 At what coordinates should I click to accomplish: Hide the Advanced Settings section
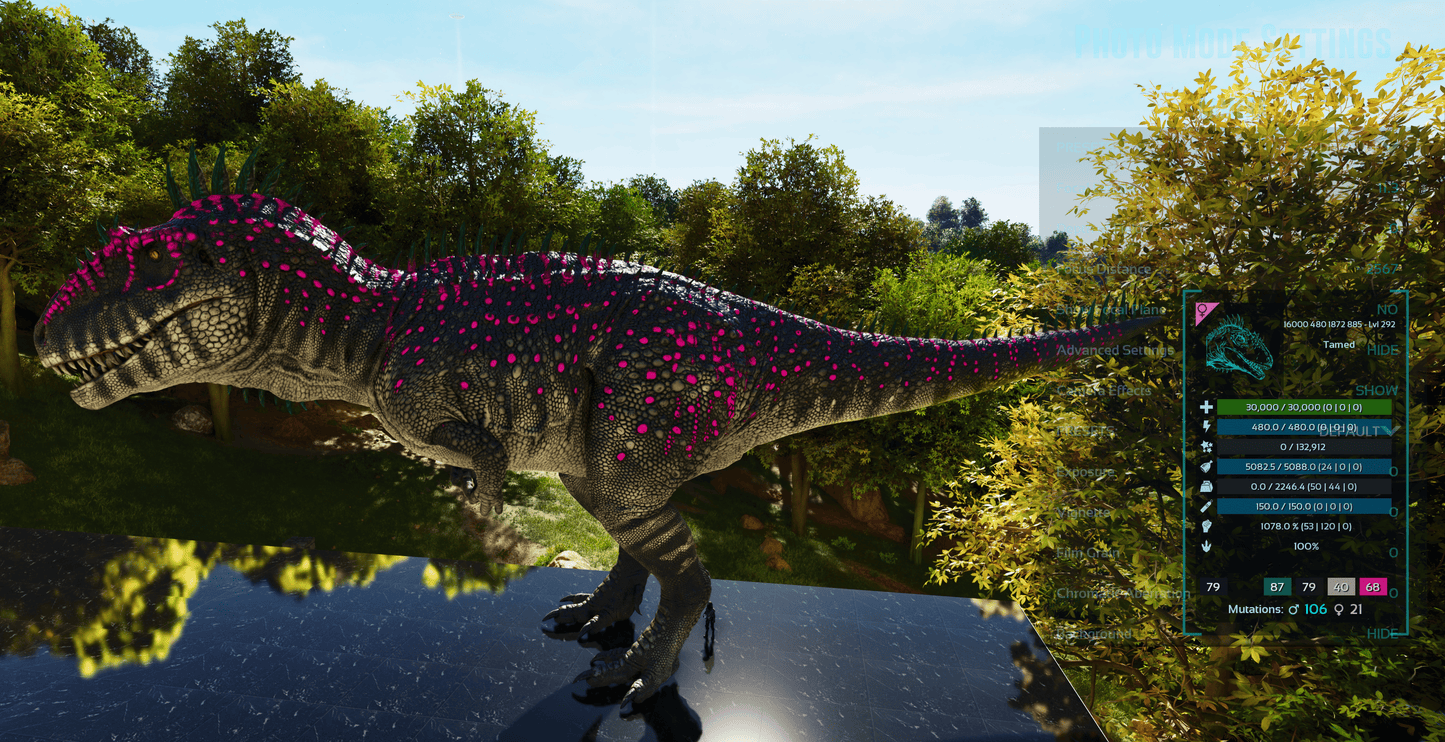[1382, 350]
